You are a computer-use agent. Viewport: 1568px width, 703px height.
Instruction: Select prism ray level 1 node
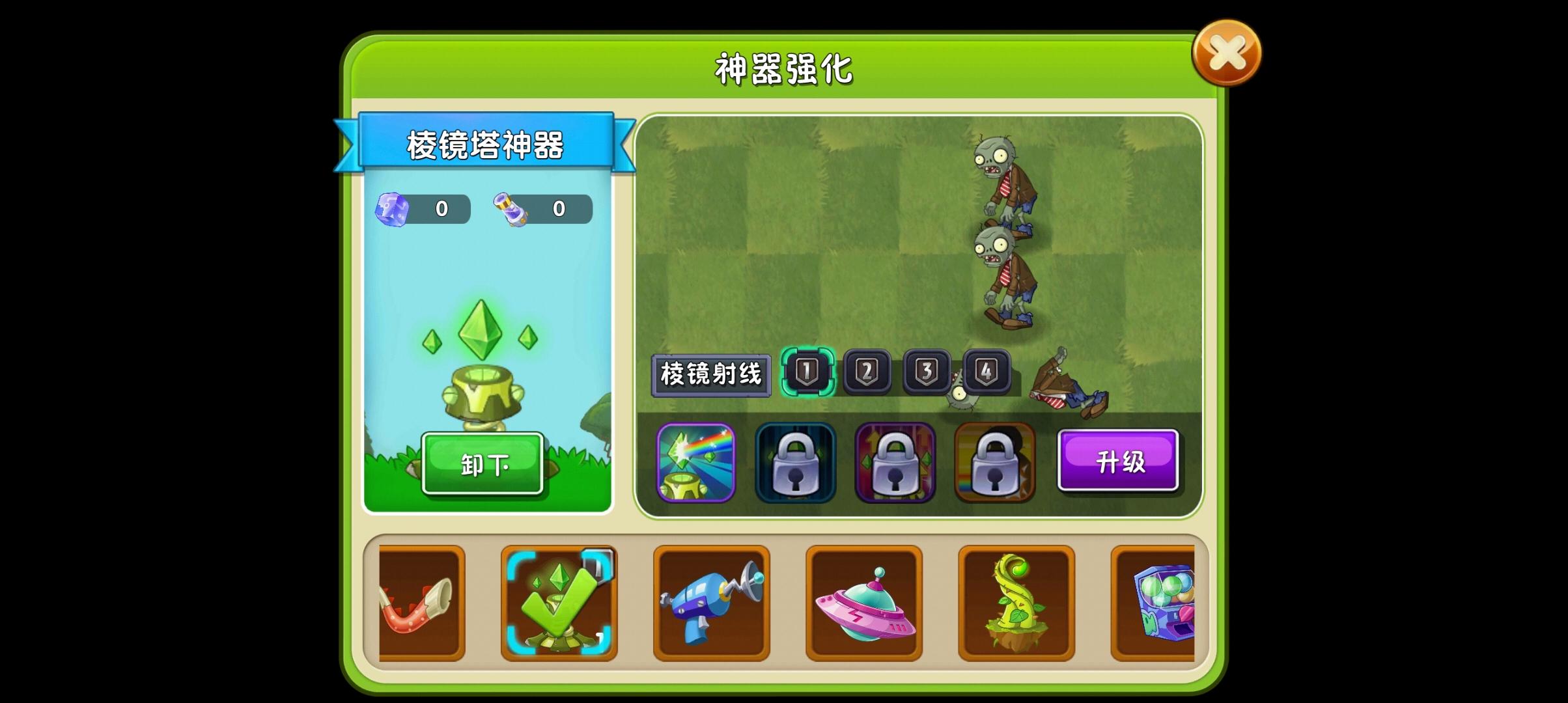(809, 373)
